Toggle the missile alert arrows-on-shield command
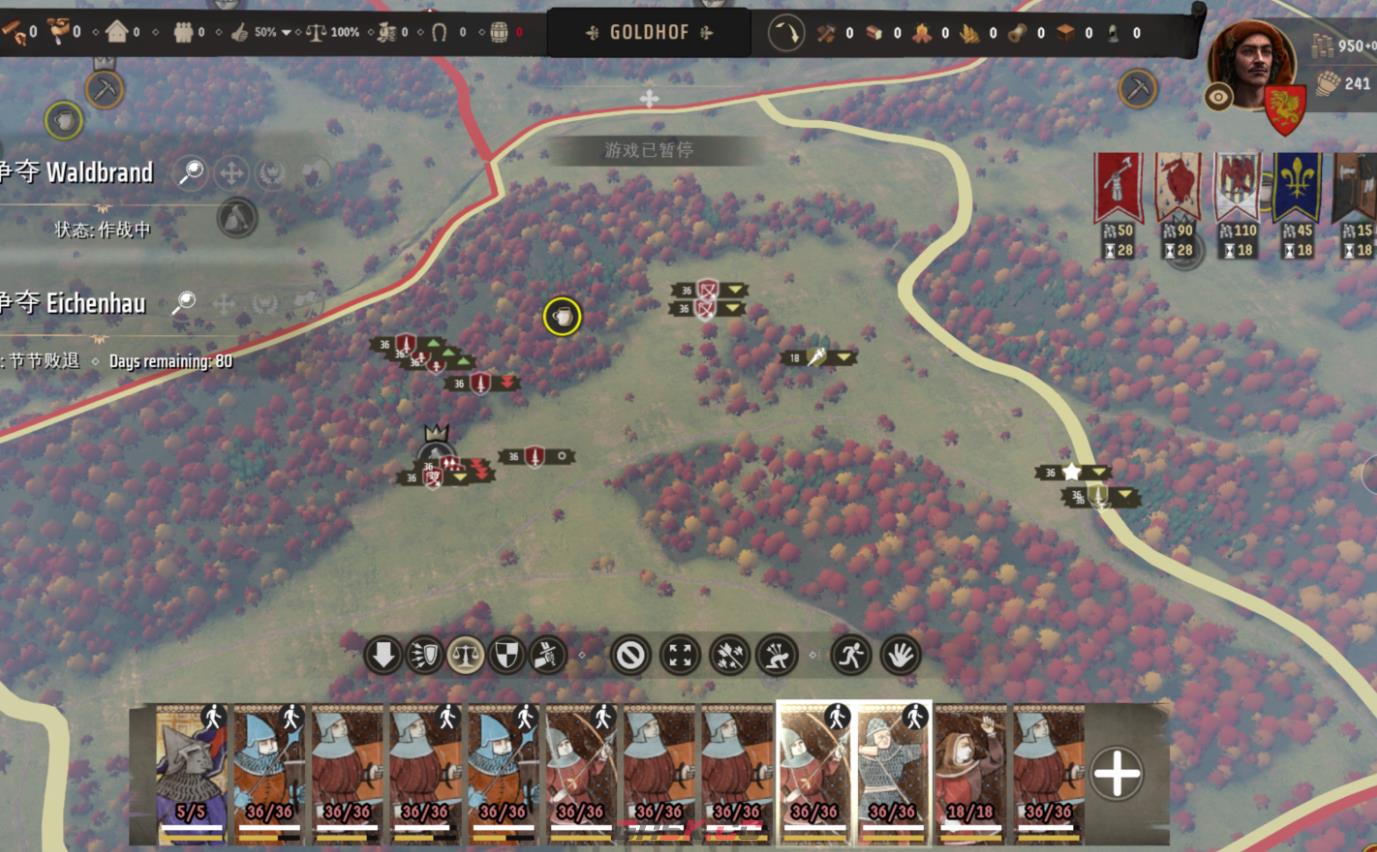Viewport: 1377px width, 852px height. (x=425, y=656)
